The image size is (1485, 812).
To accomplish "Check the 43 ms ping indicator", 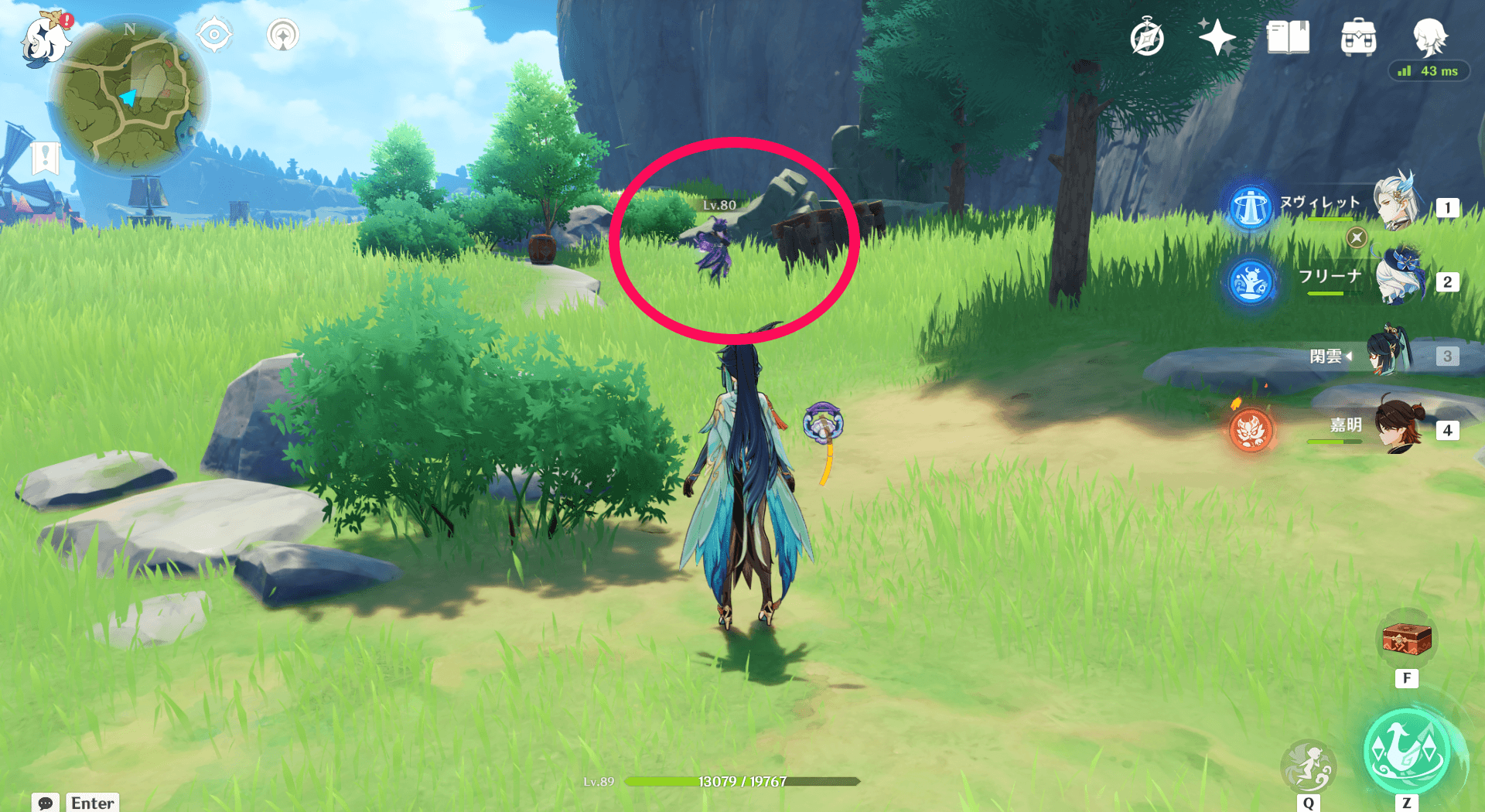I will pos(1429,70).
